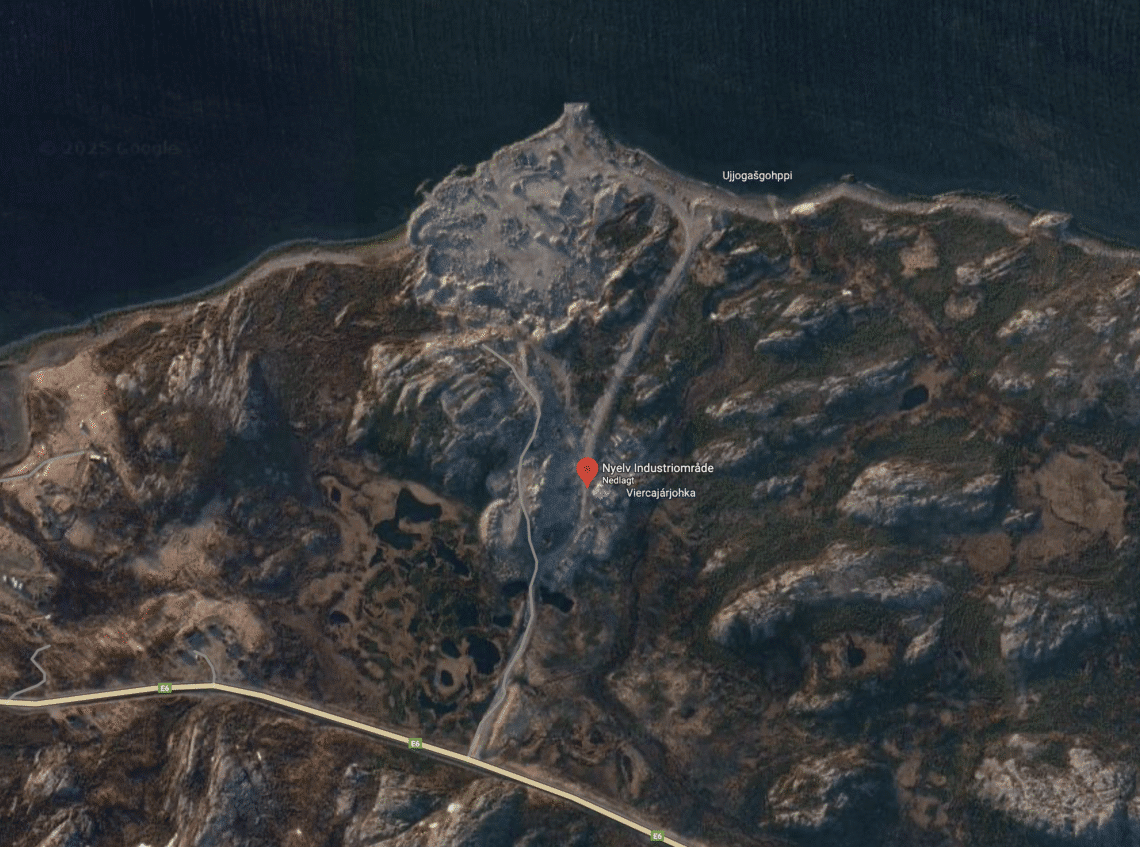Open the Ujjogašgohppi place label

[757, 176]
